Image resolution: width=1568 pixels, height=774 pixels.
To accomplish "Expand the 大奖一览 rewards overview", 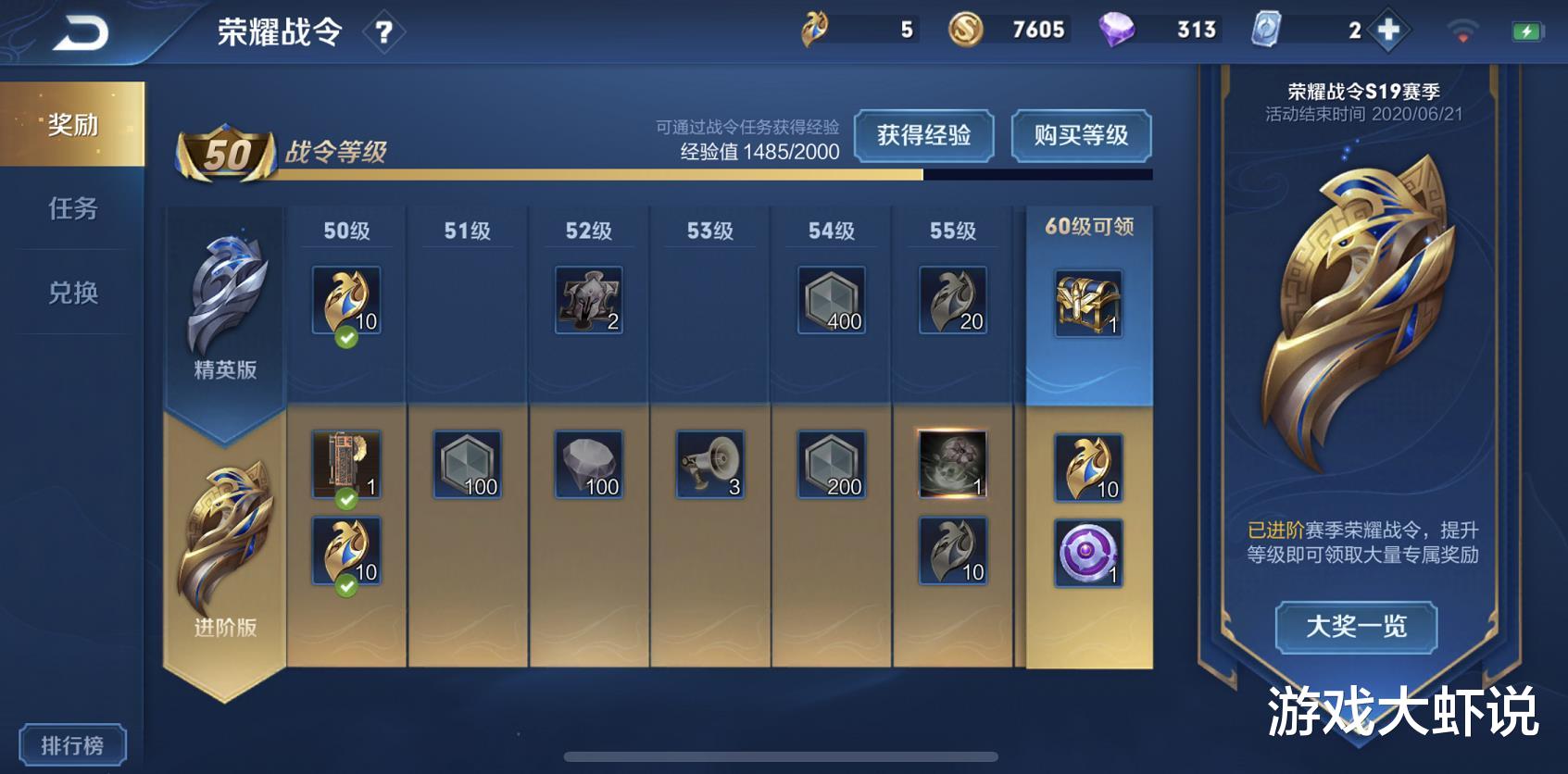I will point(1358,628).
